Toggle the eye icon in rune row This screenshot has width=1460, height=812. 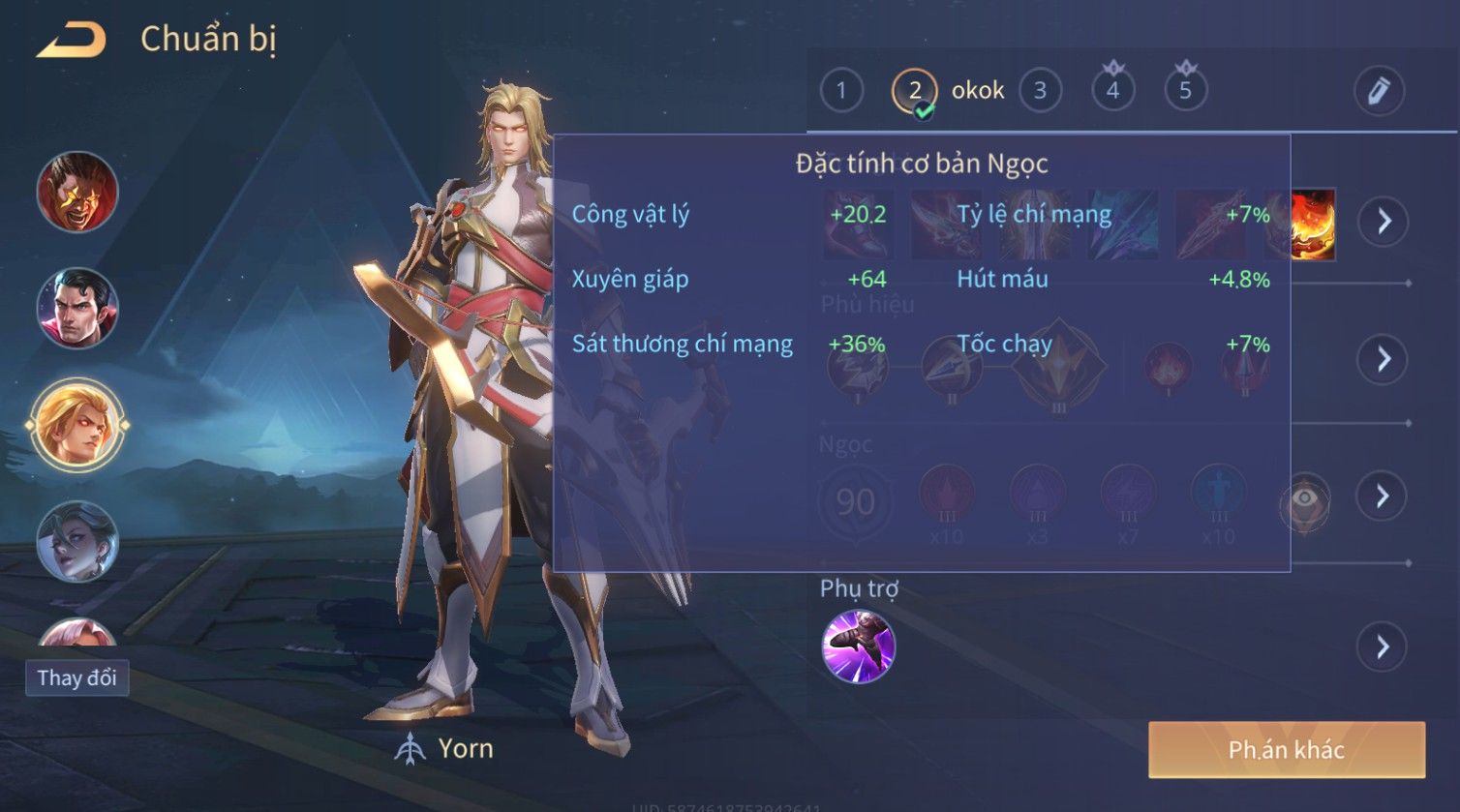pyautogui.click(x=1304, y=499)
